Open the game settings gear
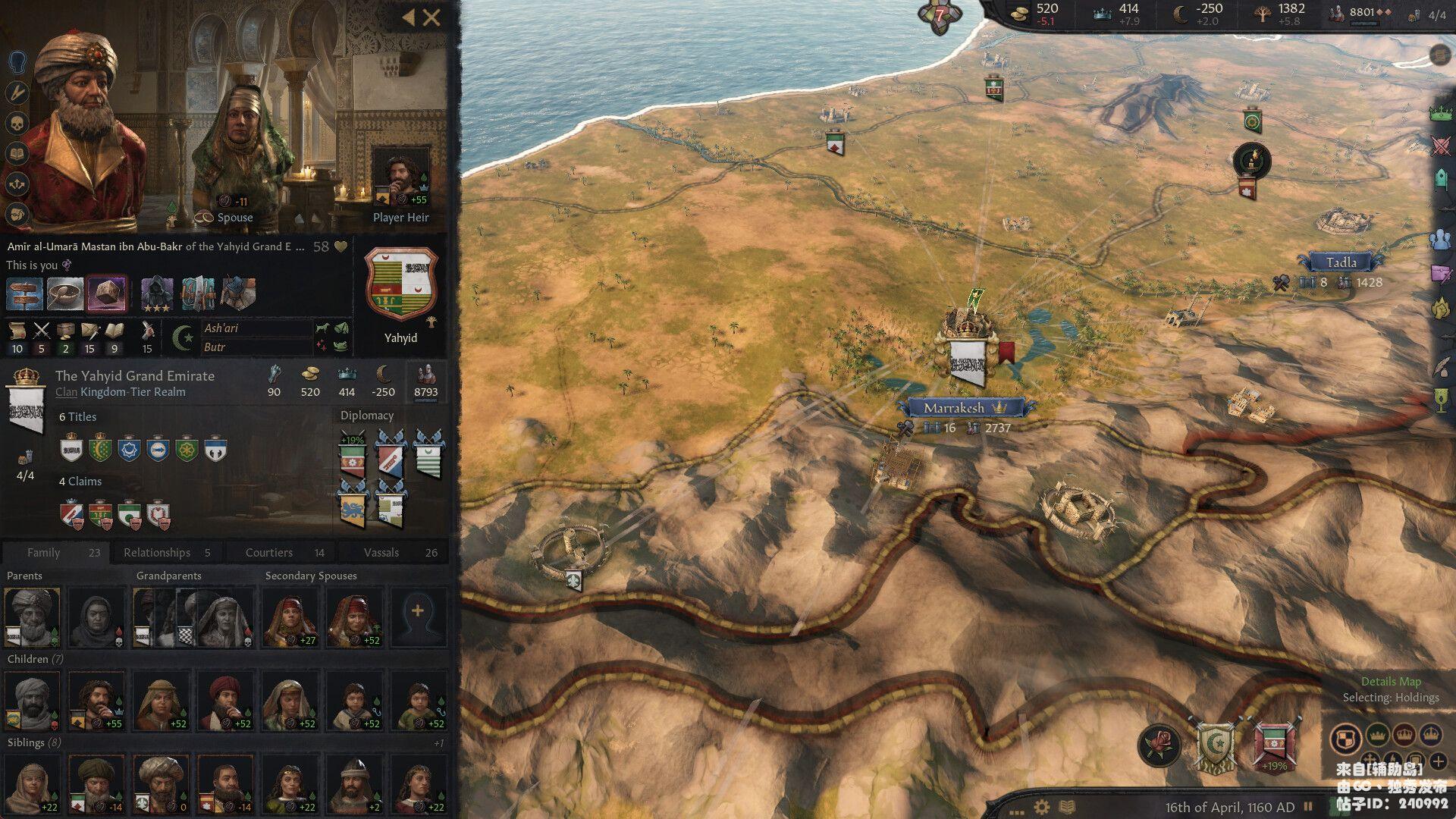This screenshot has height=819, width=1456. (x=1042, y=807)
